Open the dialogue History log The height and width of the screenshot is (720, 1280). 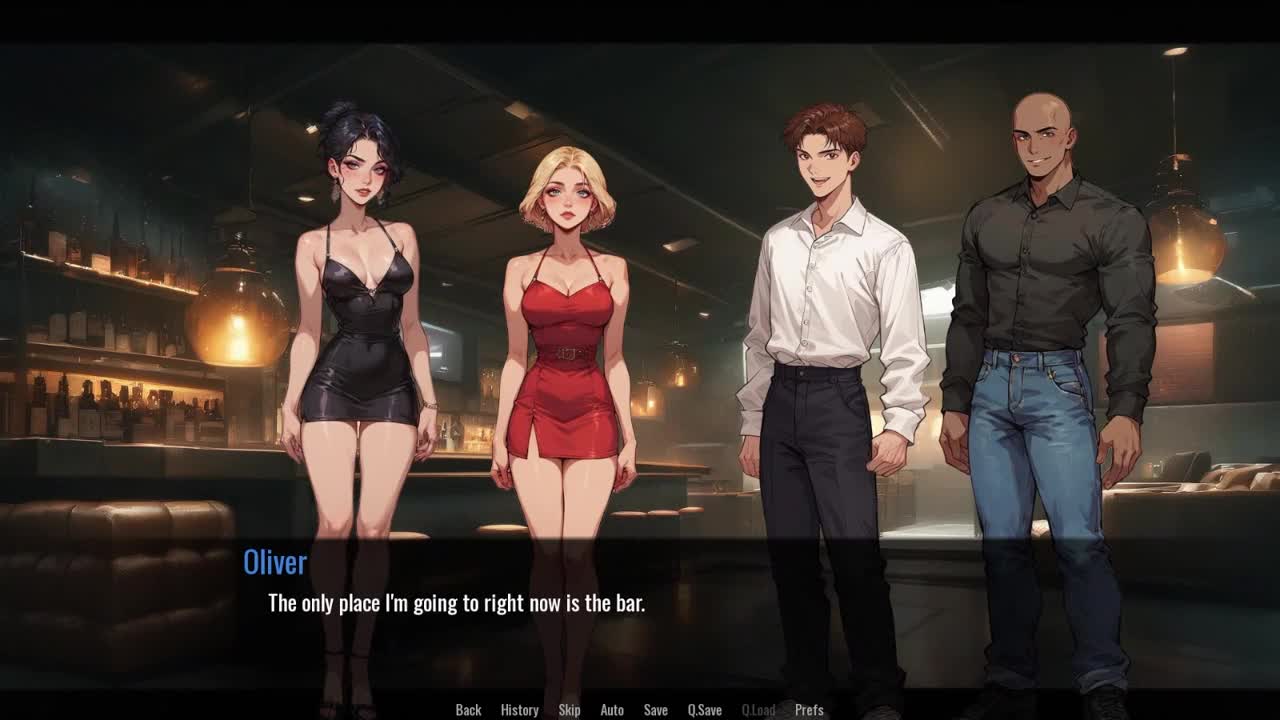coord(519,710)
